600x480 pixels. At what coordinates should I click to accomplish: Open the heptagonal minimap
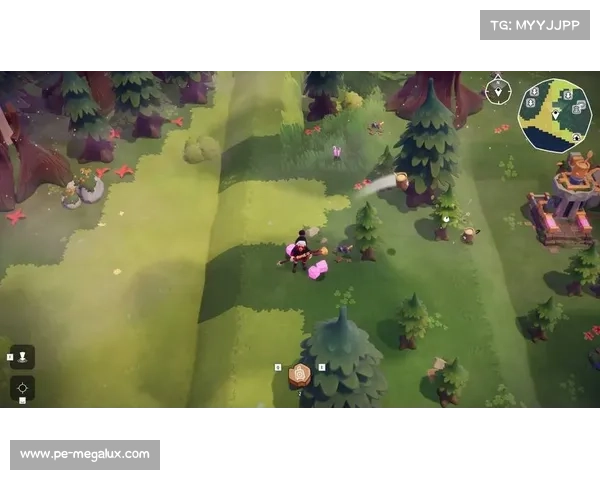click(554, 115)
